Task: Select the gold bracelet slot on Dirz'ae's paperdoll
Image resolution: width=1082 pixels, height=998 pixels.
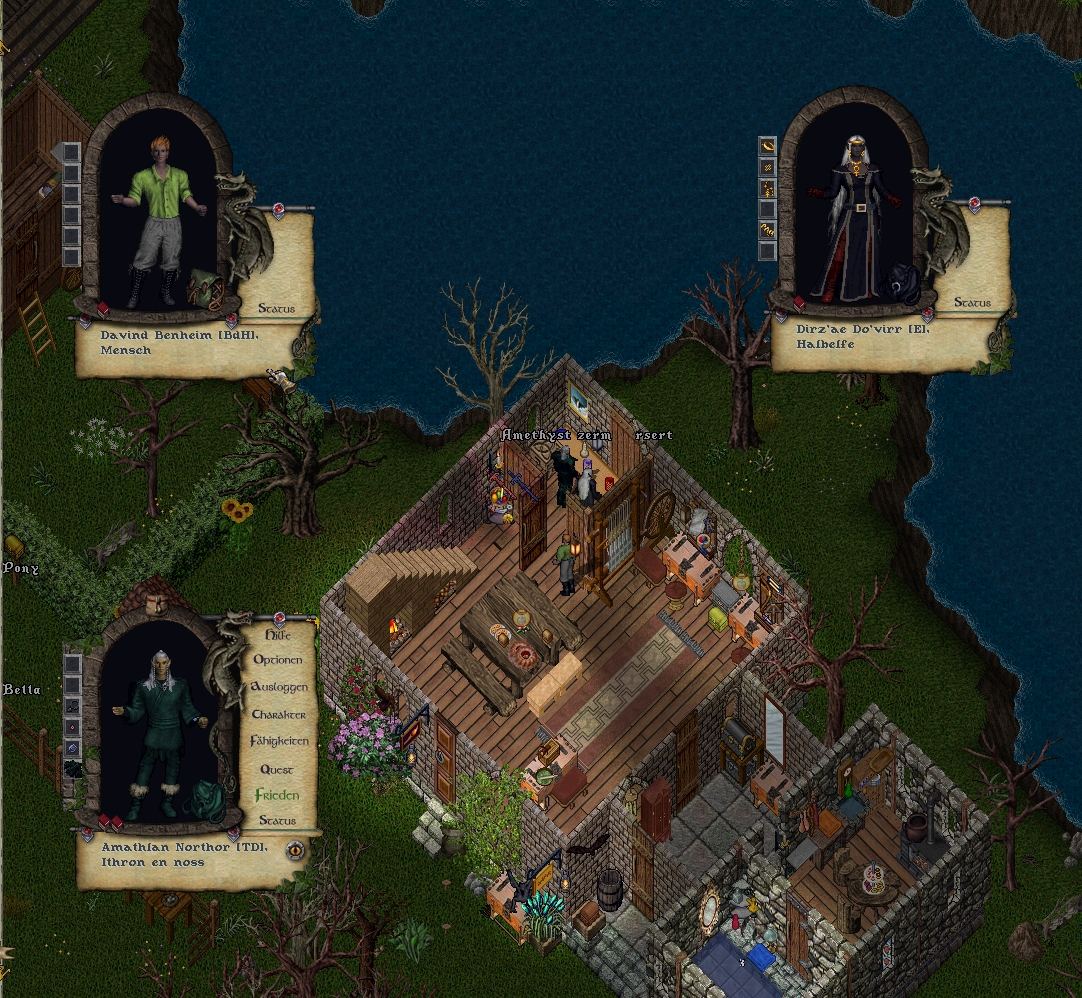Action: point(768,230)
